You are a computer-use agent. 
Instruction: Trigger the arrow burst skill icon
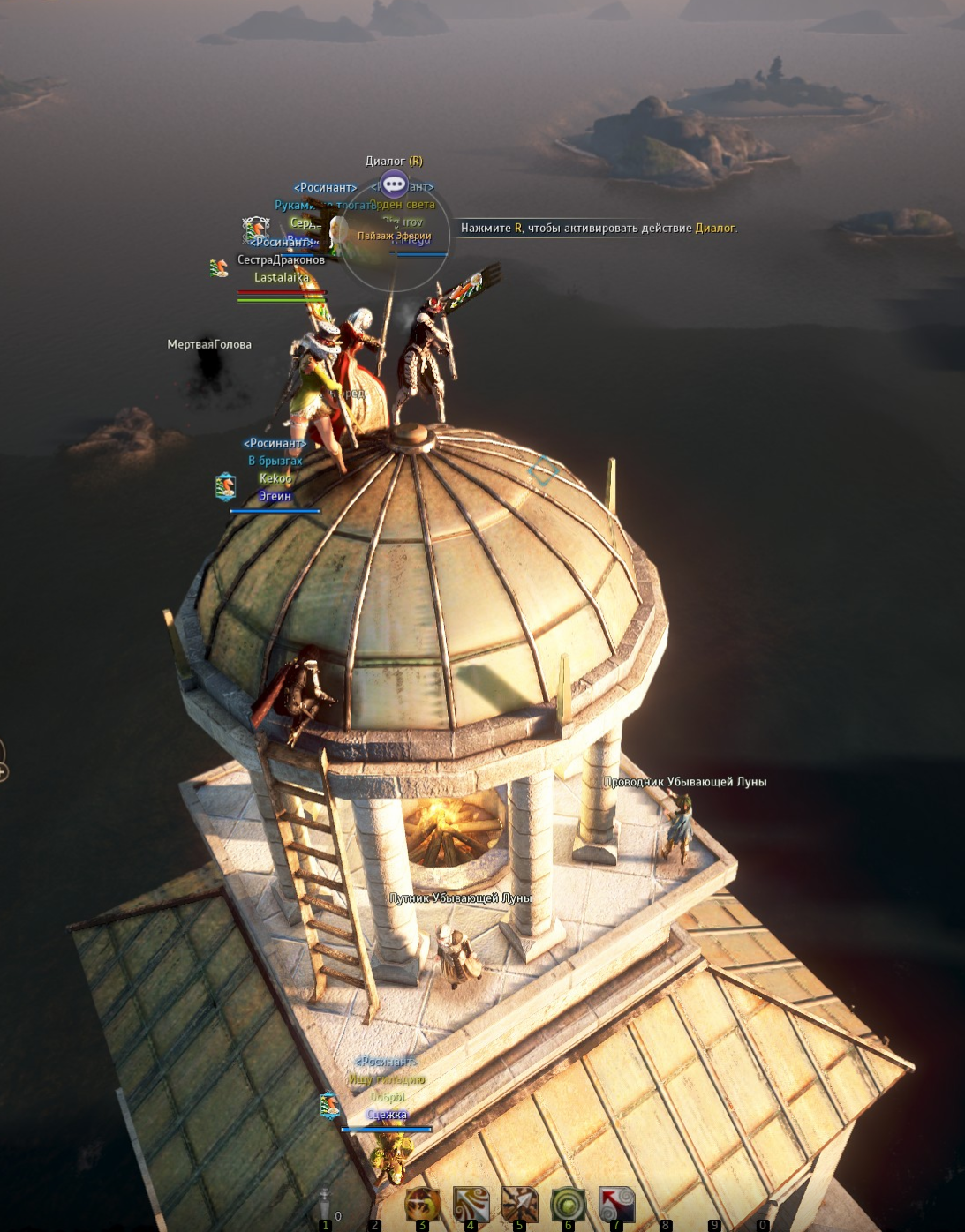pyautogui.click(x=520, y=1205)
